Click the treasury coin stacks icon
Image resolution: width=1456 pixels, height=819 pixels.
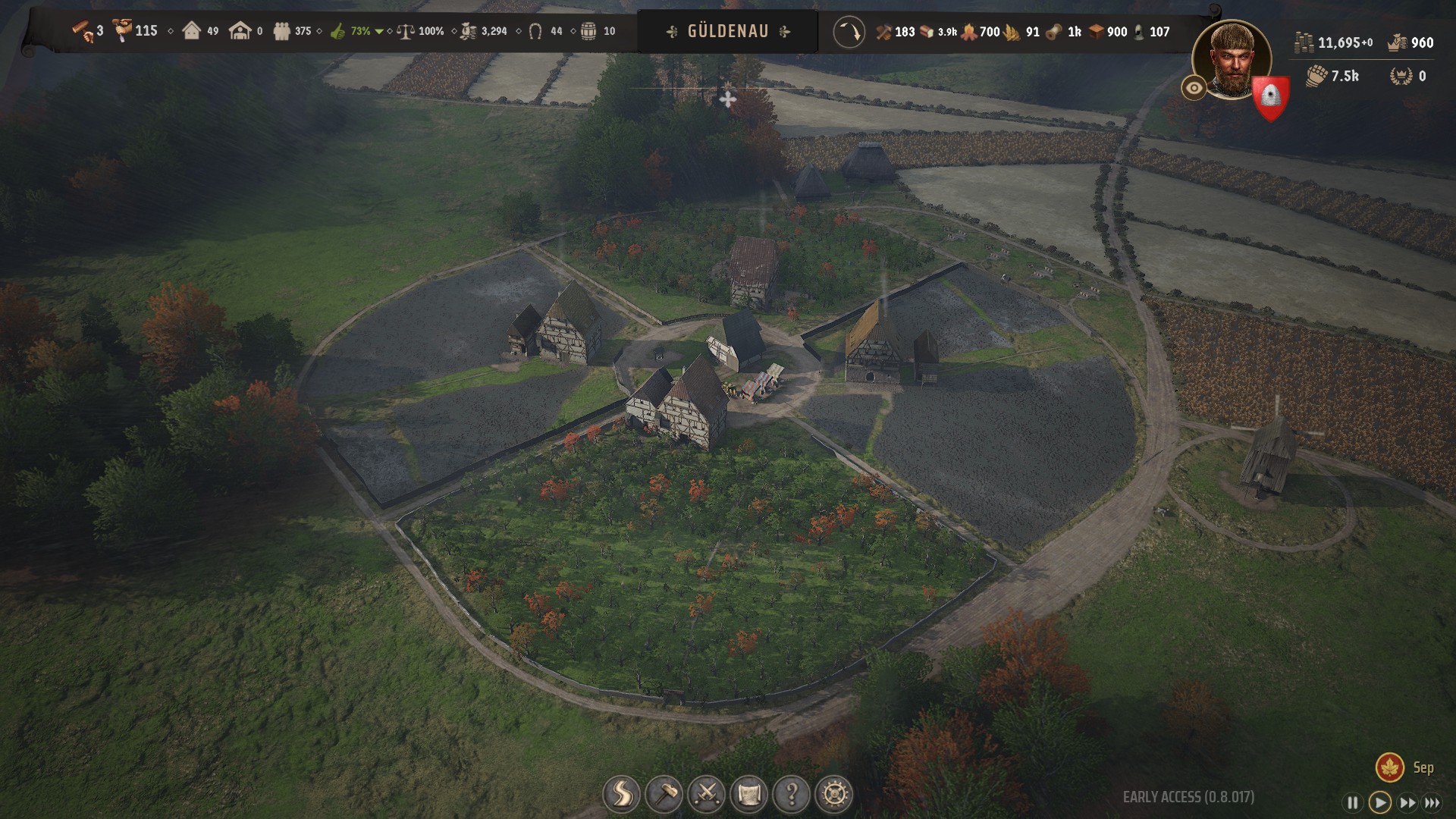click(x=1304, y=42)
